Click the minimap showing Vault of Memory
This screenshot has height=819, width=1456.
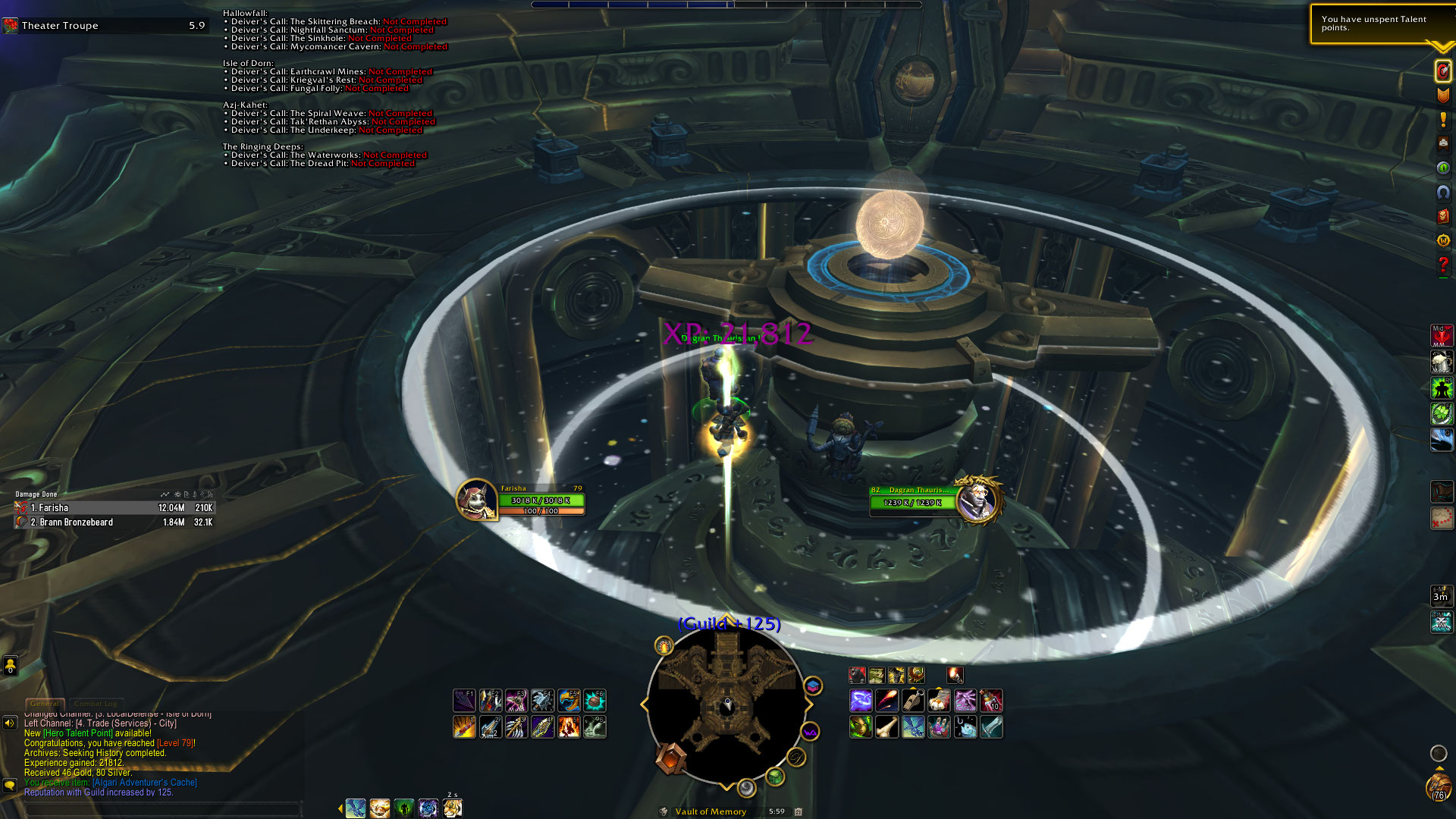[726, 704]
